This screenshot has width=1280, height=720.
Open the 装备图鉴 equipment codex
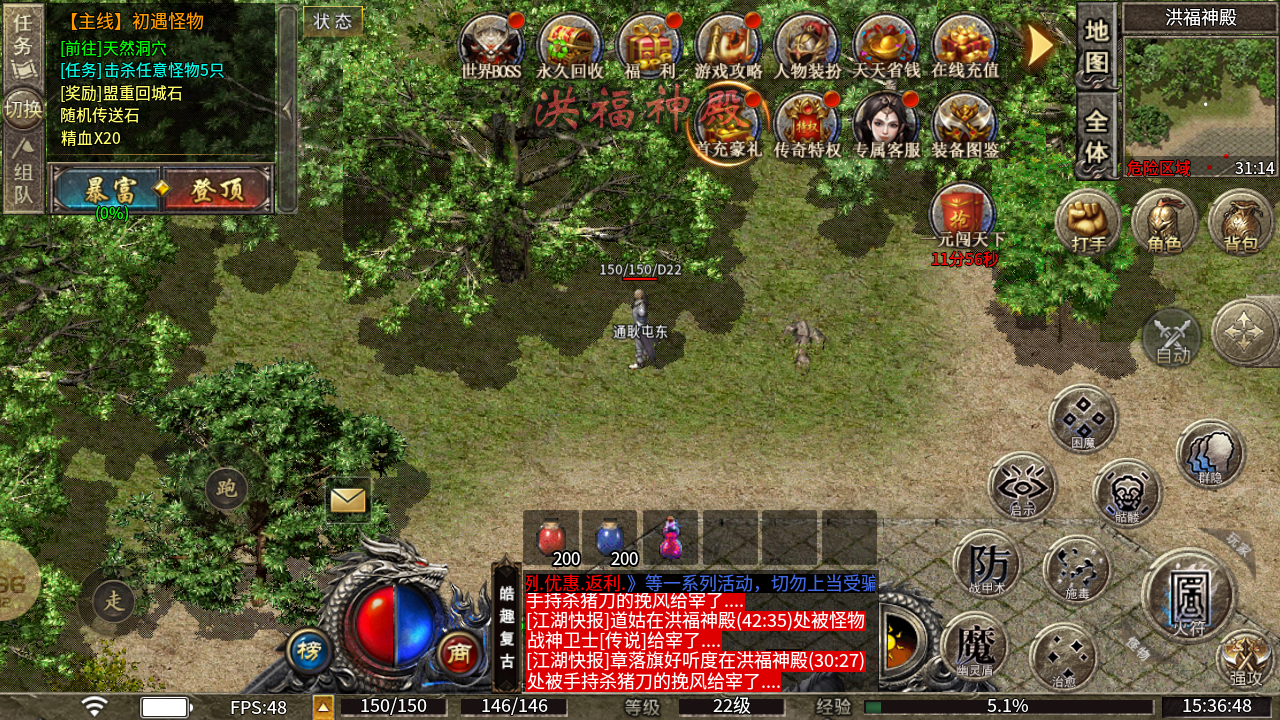click(x=964, y=124)
